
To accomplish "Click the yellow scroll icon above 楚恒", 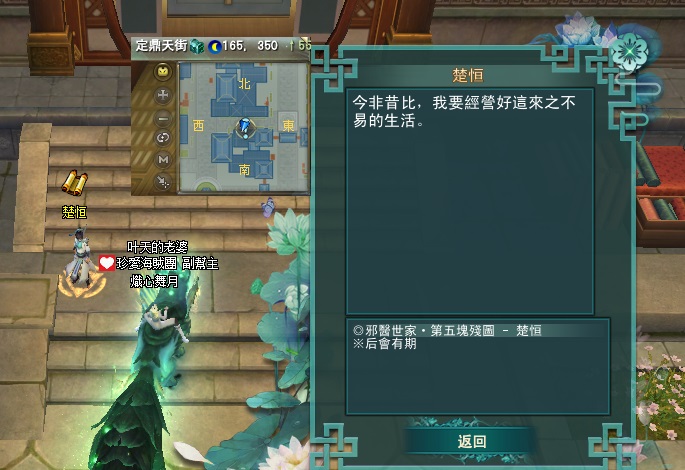I will pos(74,183).
